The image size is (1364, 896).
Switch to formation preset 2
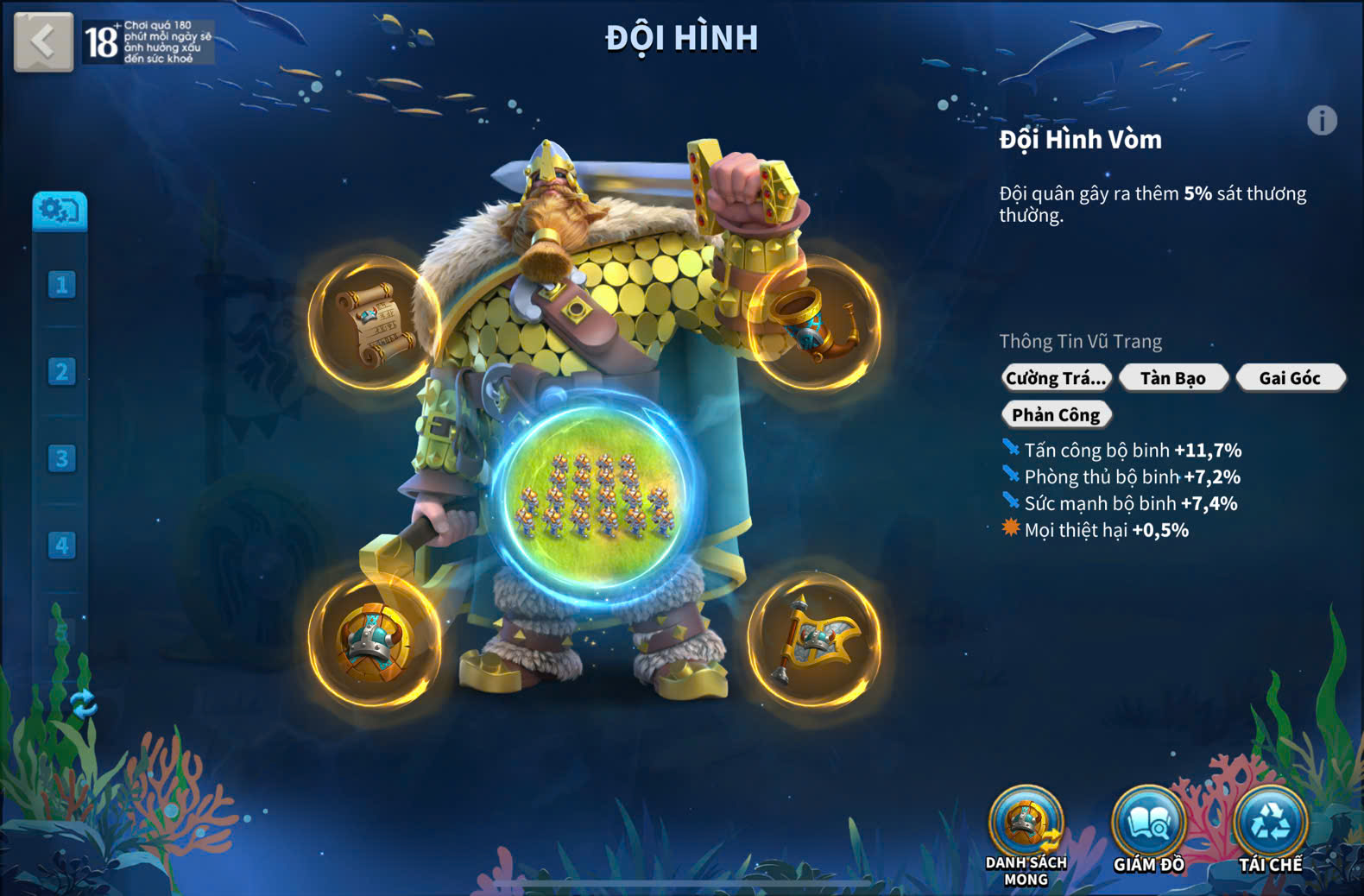[x=61, y=372]
